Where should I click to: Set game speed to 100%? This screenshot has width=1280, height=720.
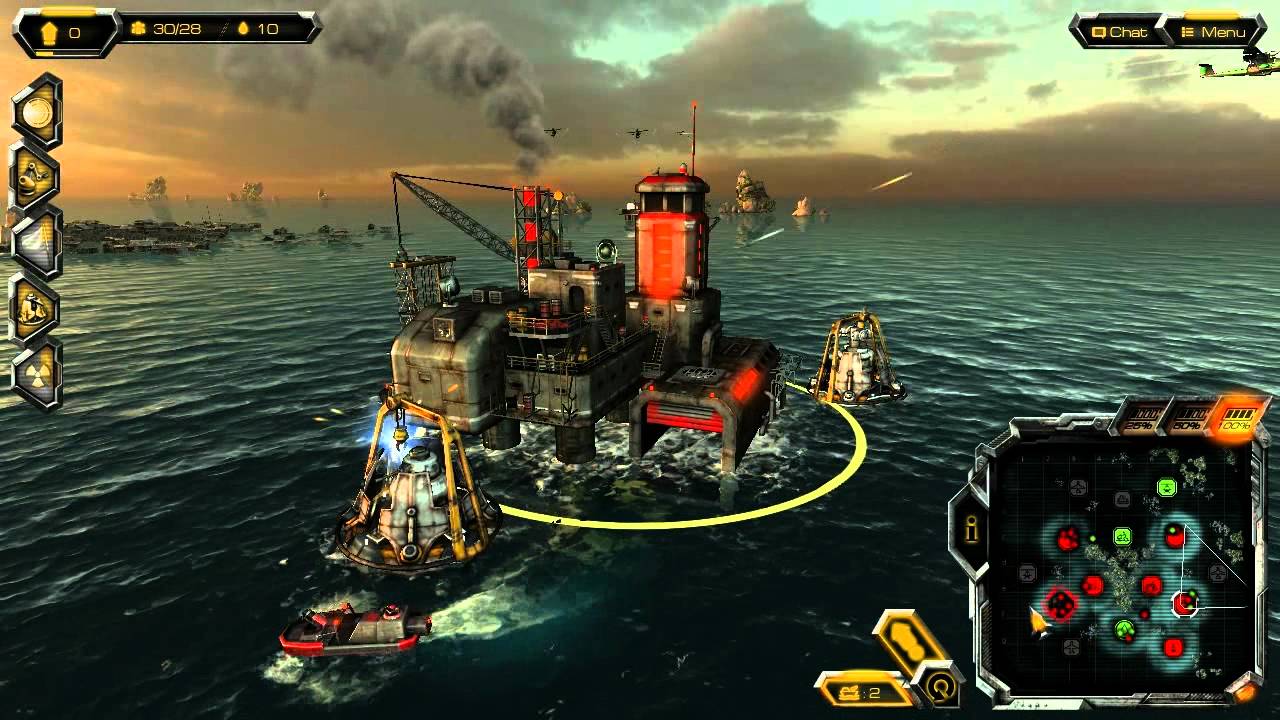[x=1237, y=416]
